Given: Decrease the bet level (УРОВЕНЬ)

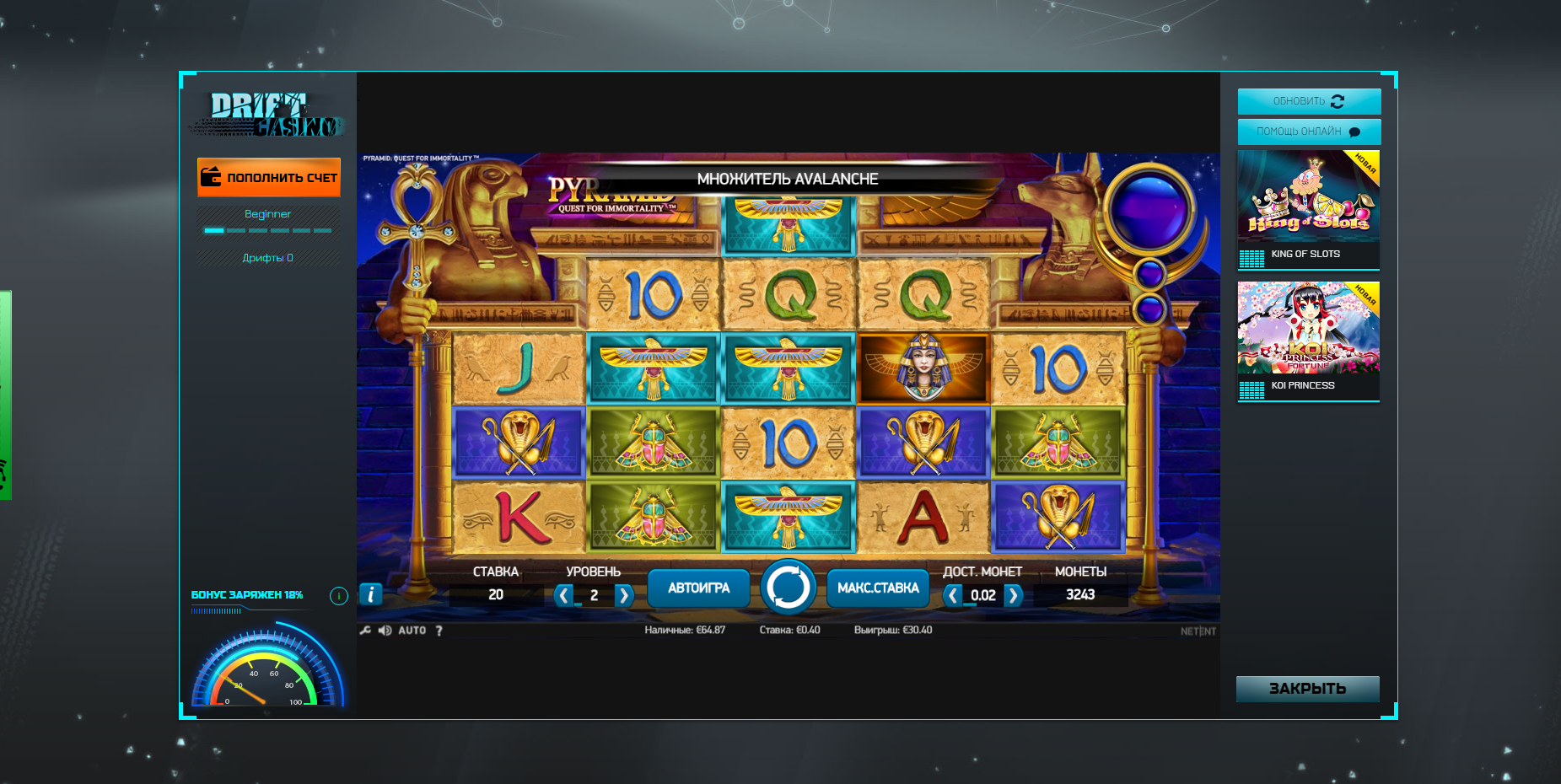Looking at the screenshot, I should [564, 596].
